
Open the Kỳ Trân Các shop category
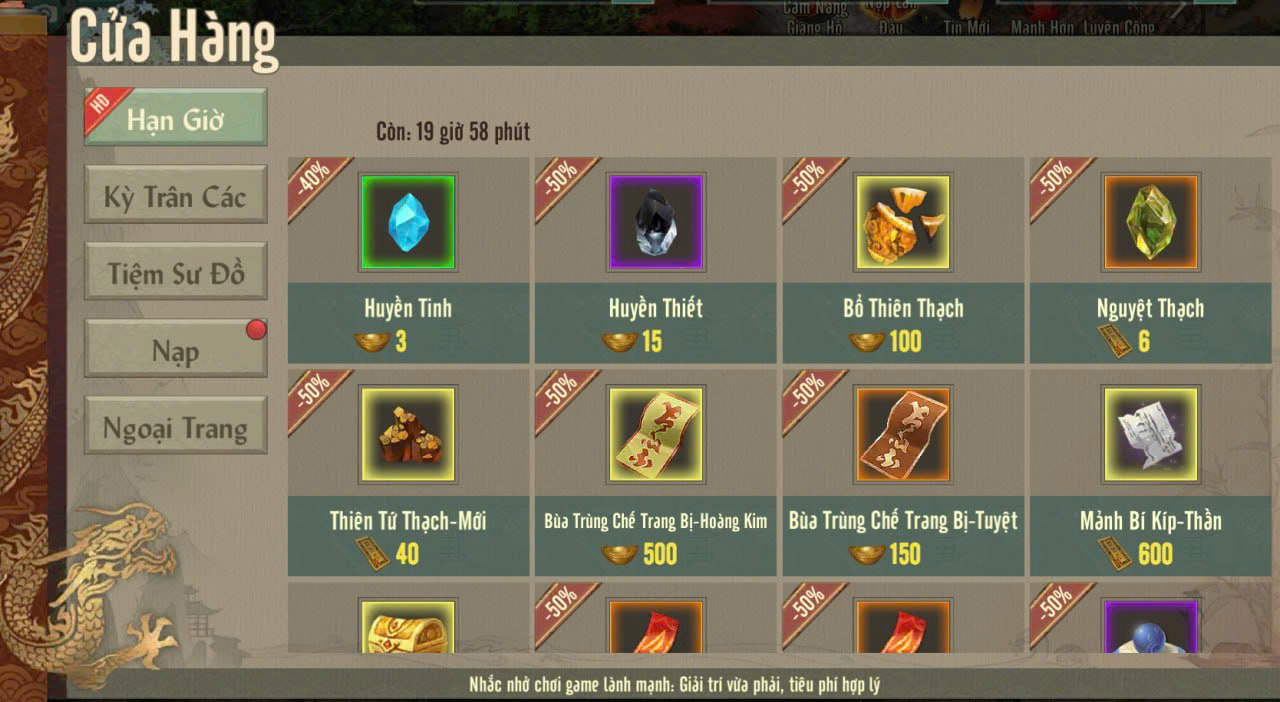[x=176, y=196]
